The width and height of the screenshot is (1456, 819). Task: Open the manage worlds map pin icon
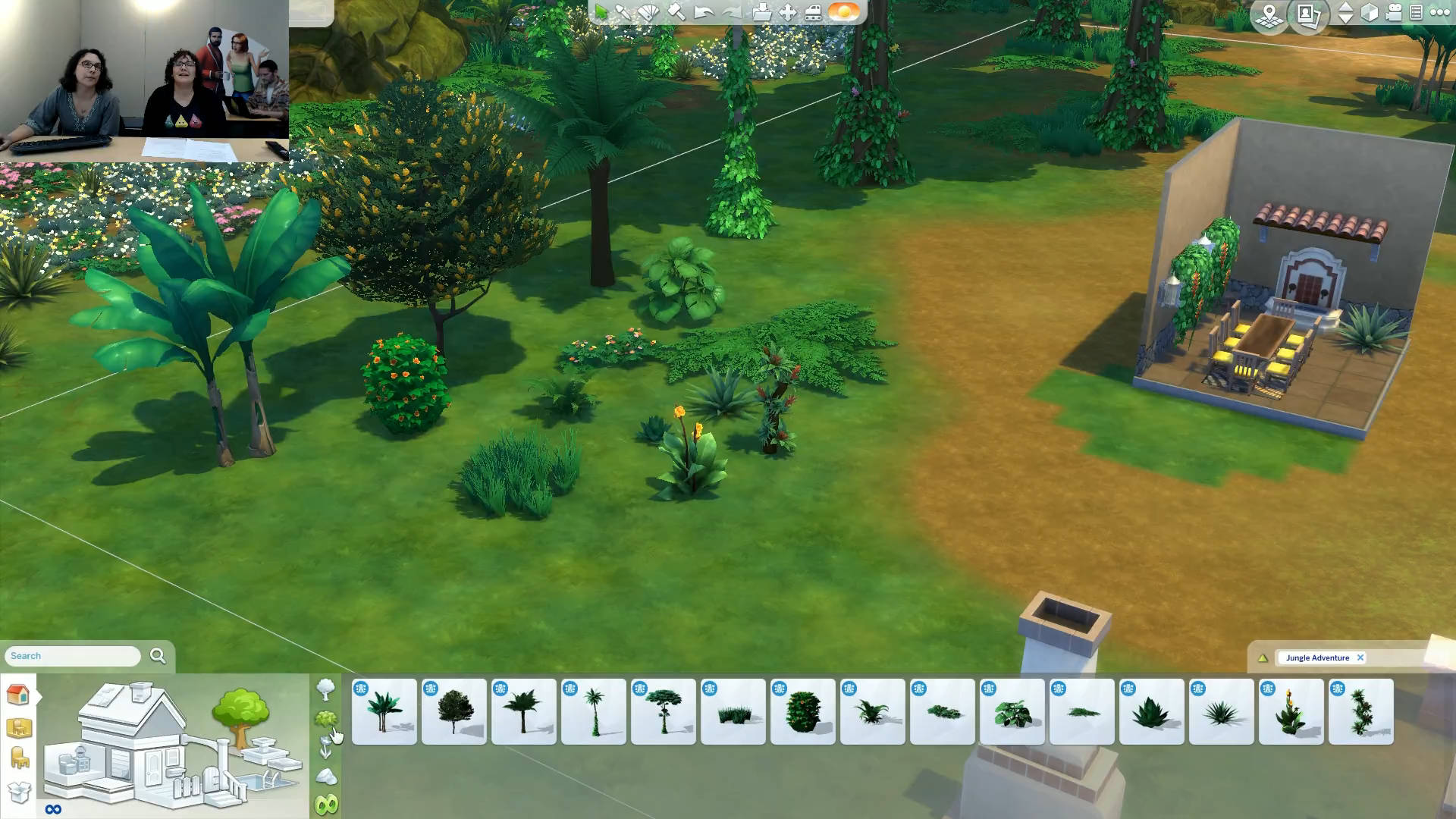[1269, 14]
